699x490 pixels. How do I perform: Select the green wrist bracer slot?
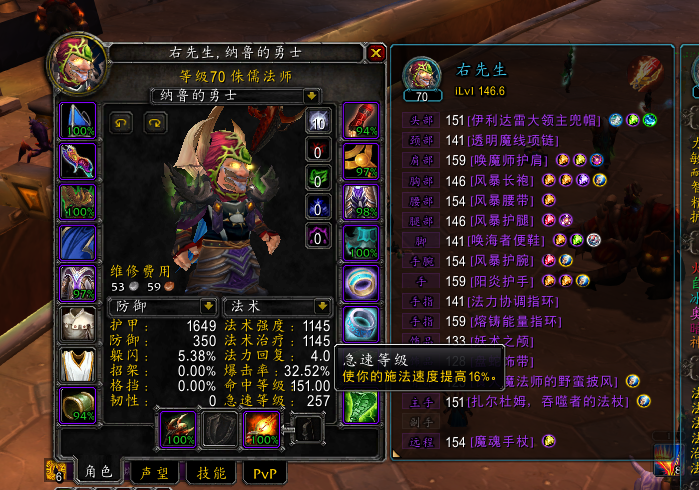tap(79, 404)
